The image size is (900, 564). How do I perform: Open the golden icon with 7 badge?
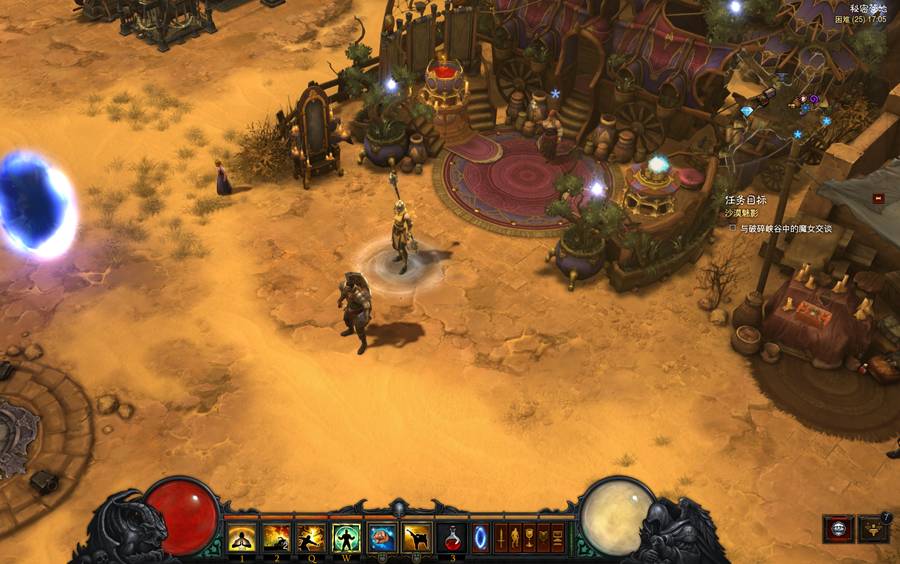(874, 529)
